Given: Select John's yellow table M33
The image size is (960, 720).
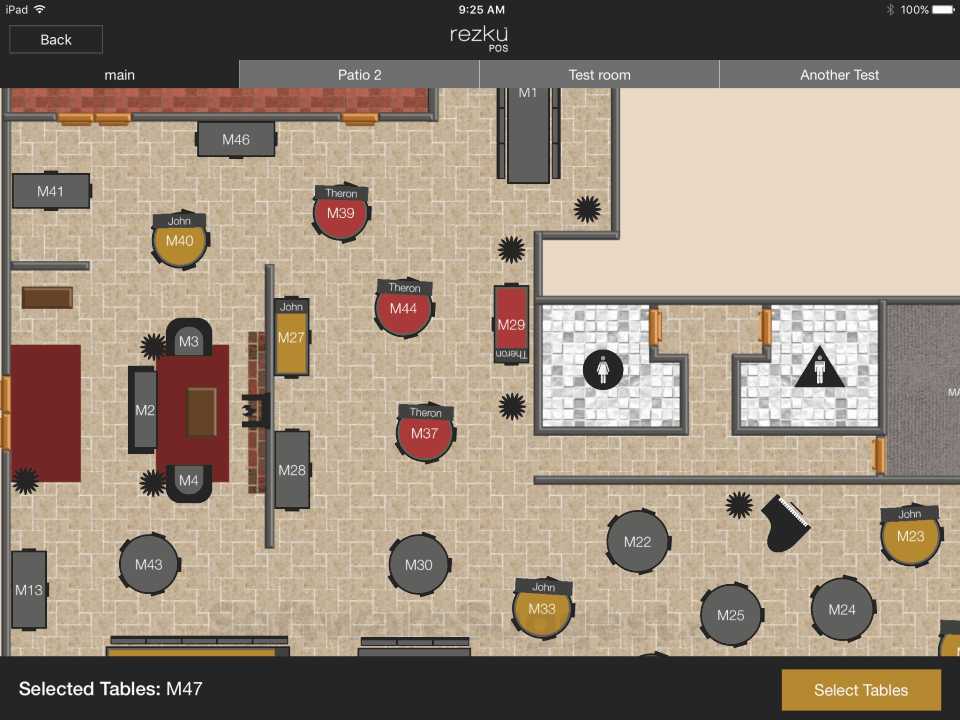Looking at the screenshot, I should point(542,610).
